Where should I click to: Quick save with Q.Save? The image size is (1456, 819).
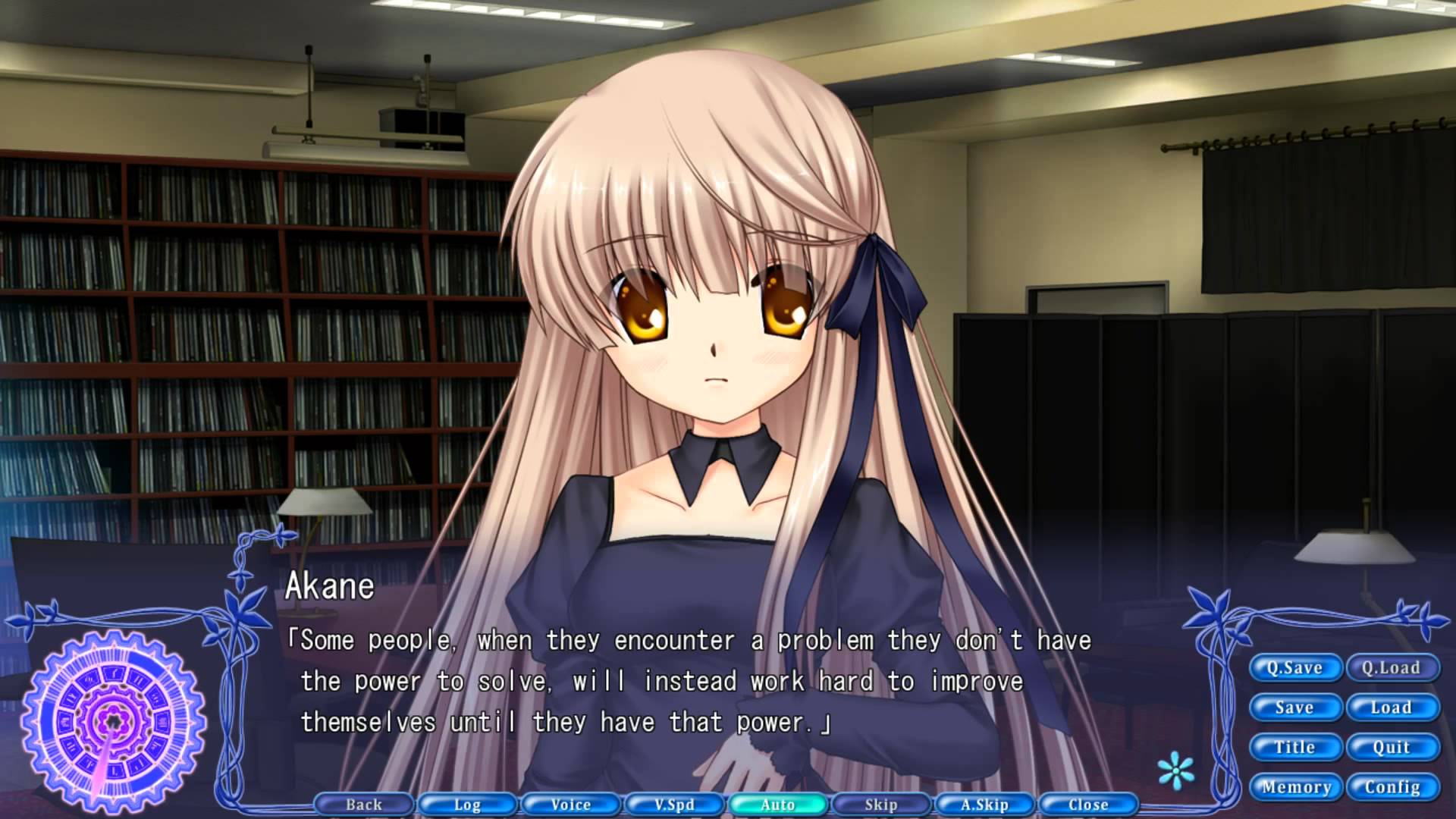tap(1294, 668)
